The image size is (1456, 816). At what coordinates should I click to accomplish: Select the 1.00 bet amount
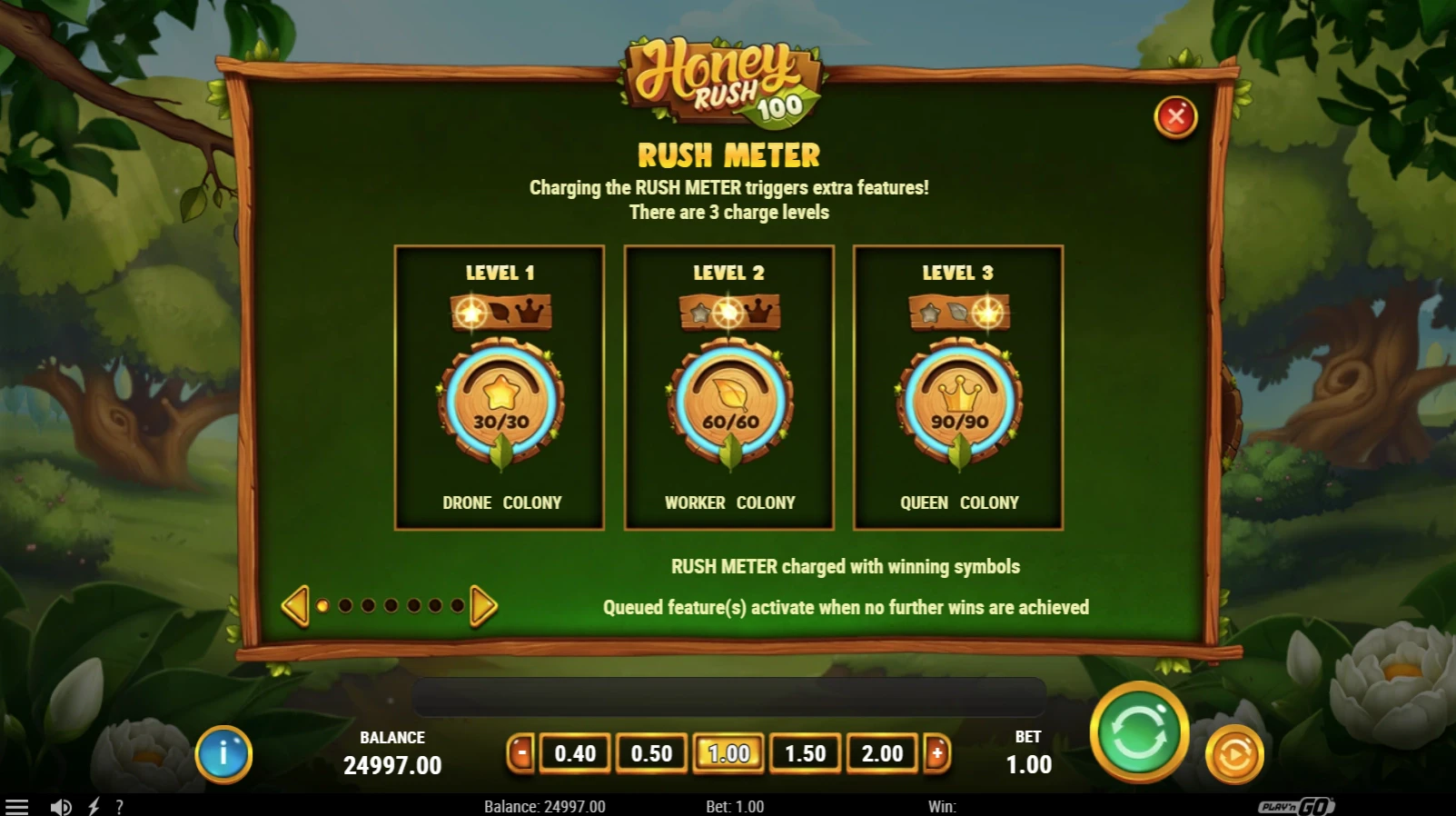click(728, 753)
